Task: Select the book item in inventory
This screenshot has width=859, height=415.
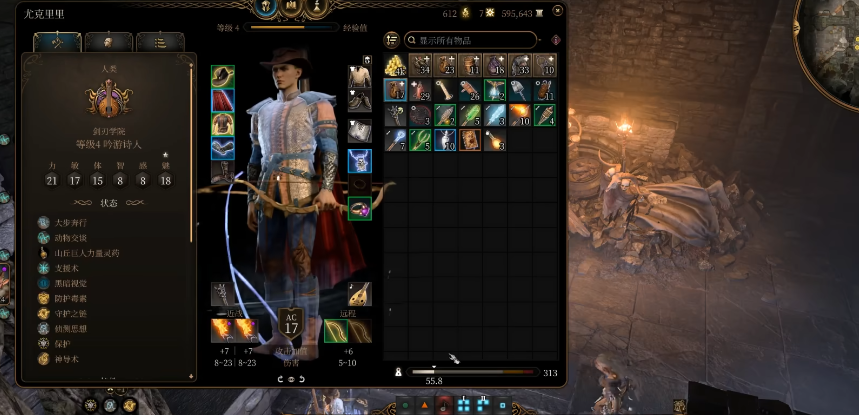Action: [x=470, y=139]
